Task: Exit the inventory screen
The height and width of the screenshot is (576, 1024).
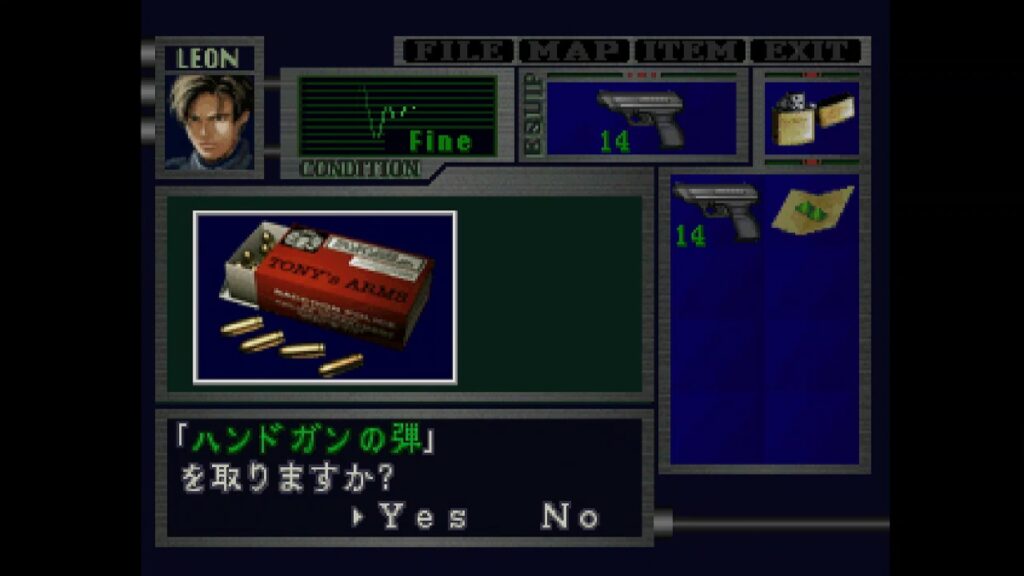Action: pos(807,51)
